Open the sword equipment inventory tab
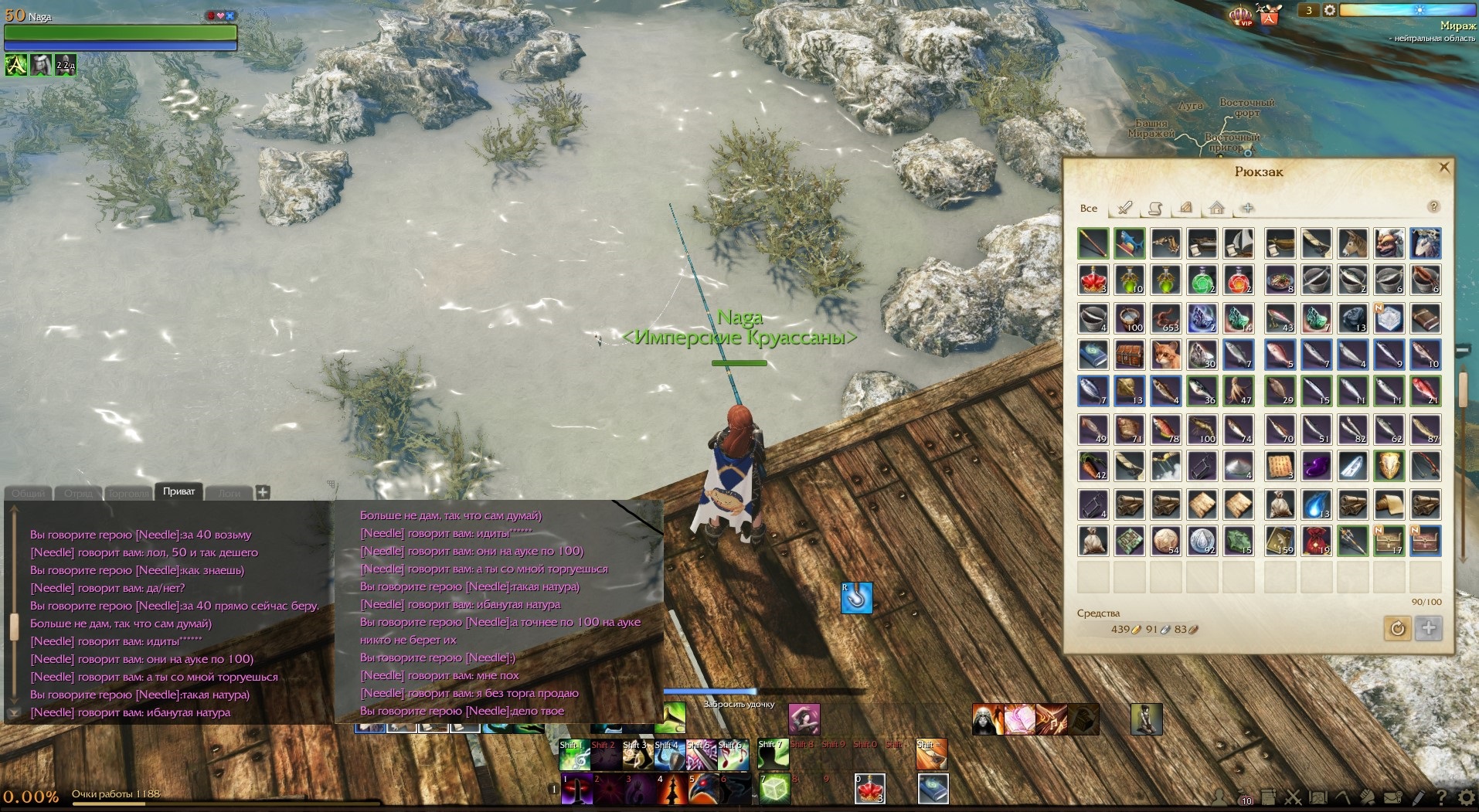Screen dimensions: 1479x812 (x=1124, y=208)
